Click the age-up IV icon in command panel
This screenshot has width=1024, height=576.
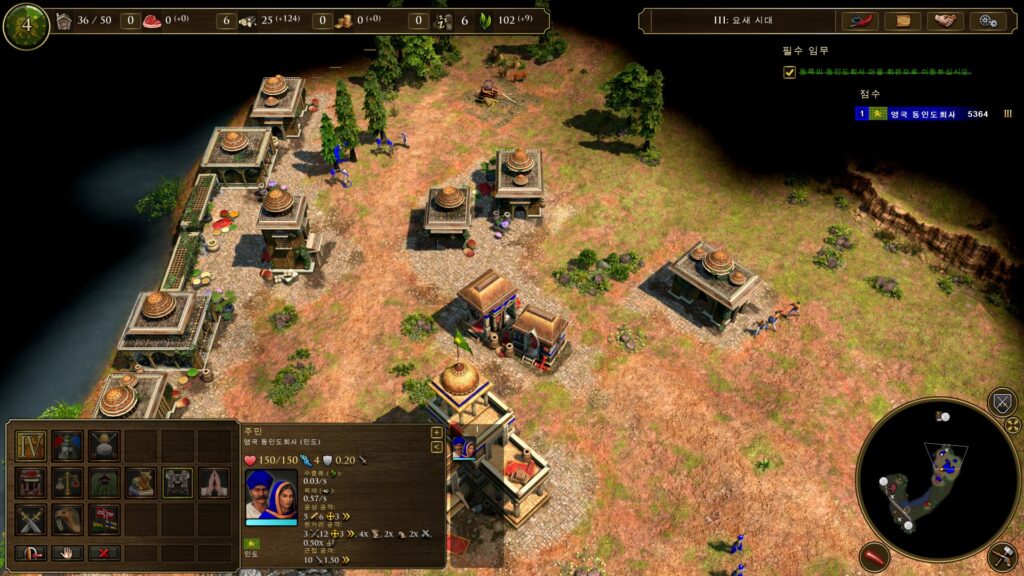[x=30, y=445]
